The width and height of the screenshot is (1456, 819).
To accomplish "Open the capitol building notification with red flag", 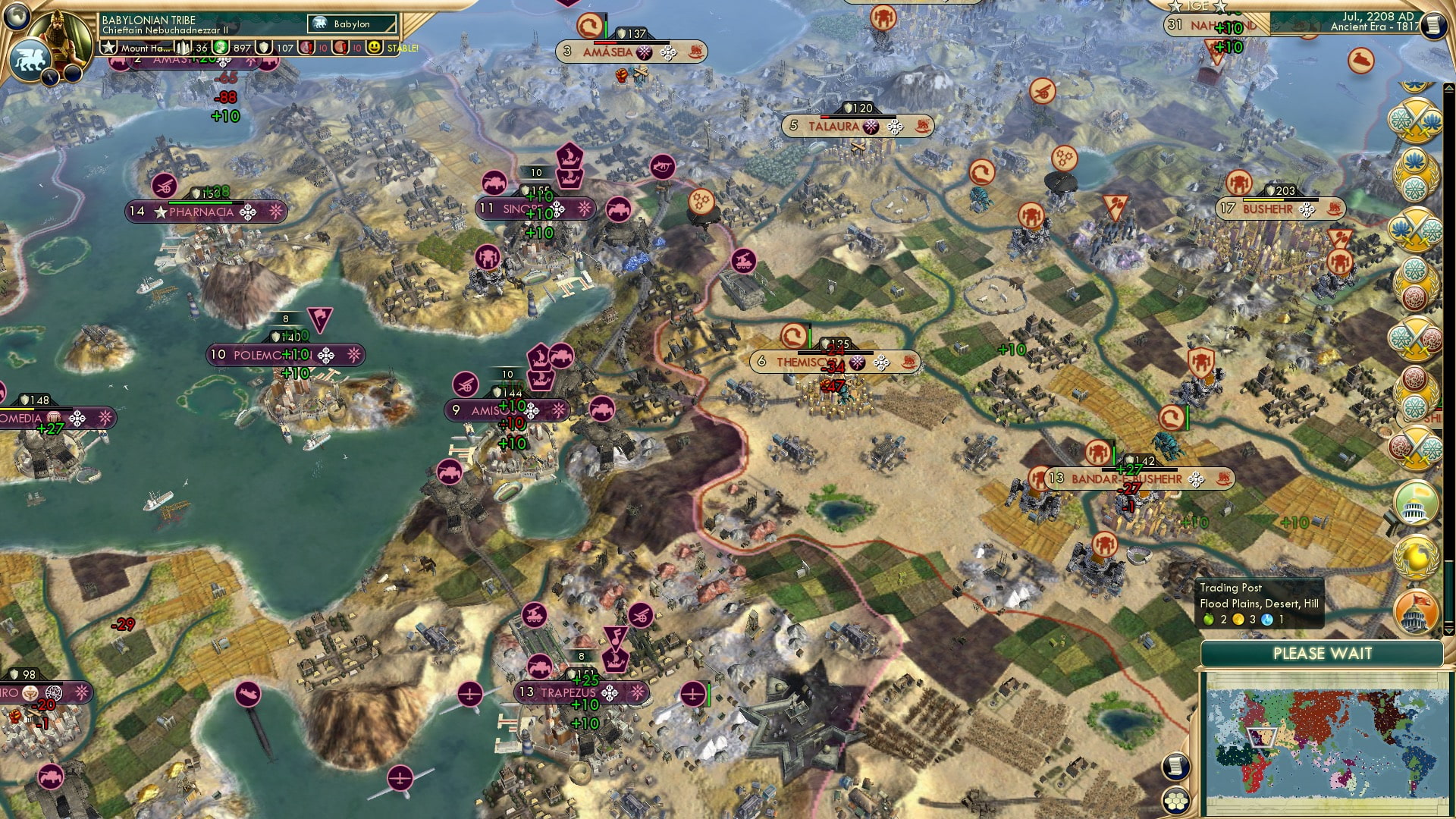I will (x=1416, y=612).
